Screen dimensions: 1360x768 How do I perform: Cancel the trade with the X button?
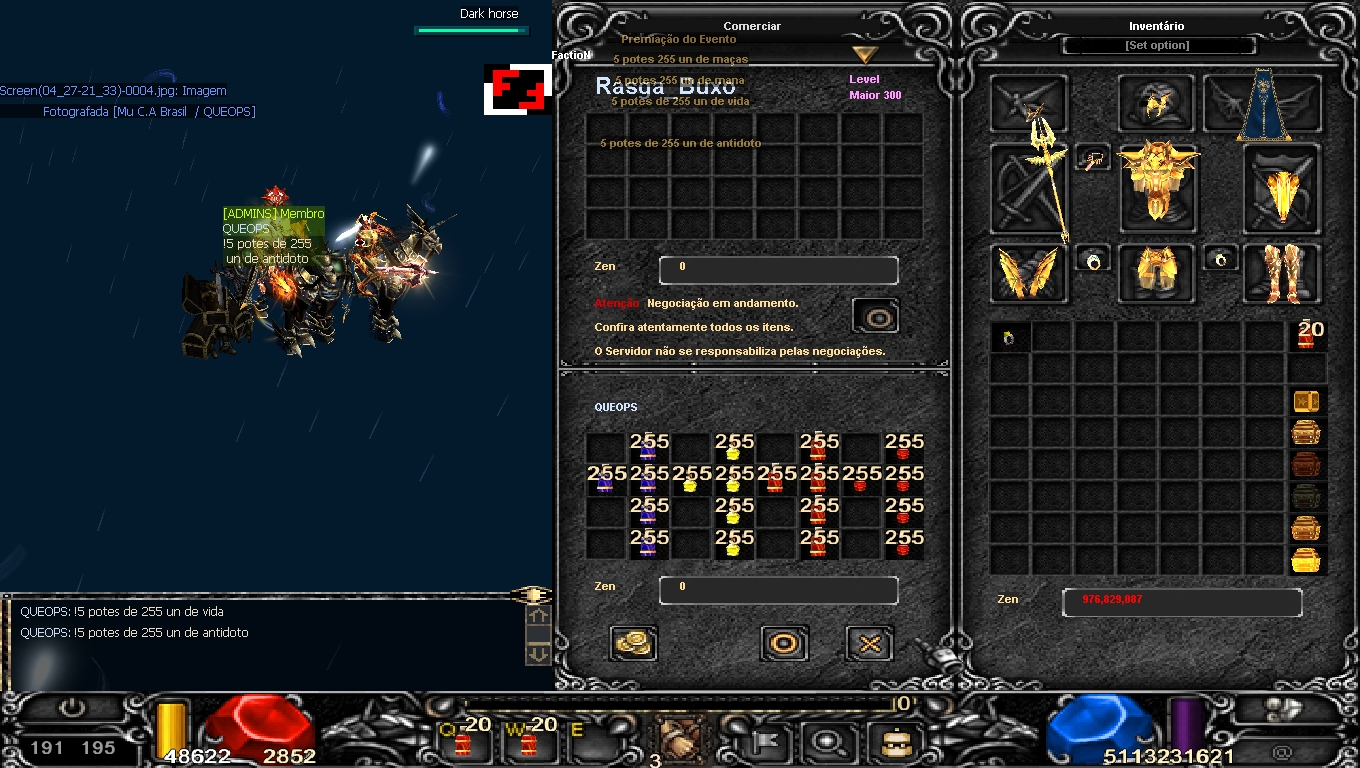click(x=869, y=643)
